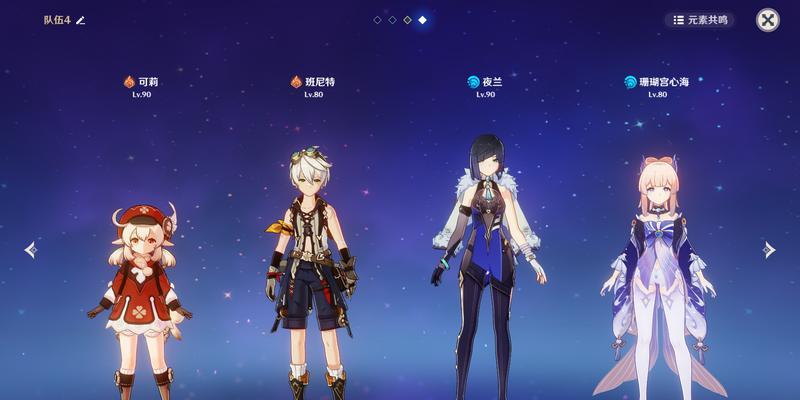This screenshot has width=800, height=400.
Task: Pick the 珊瑚宫心海 (Kokomi) party slot
Action: pyautogui.click(x=656, y=270)
